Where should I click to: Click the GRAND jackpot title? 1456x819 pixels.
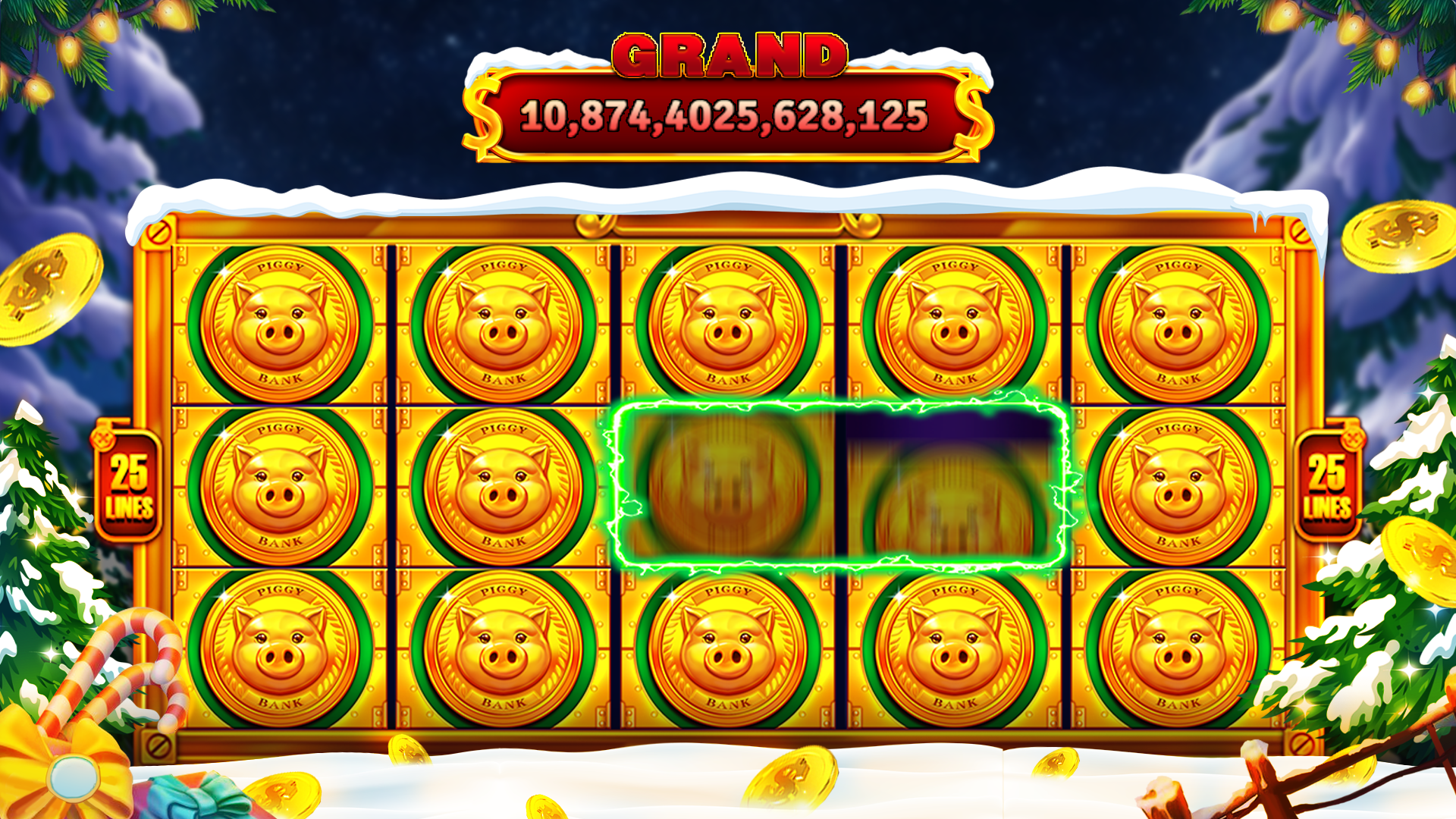(x=728, y=53)
